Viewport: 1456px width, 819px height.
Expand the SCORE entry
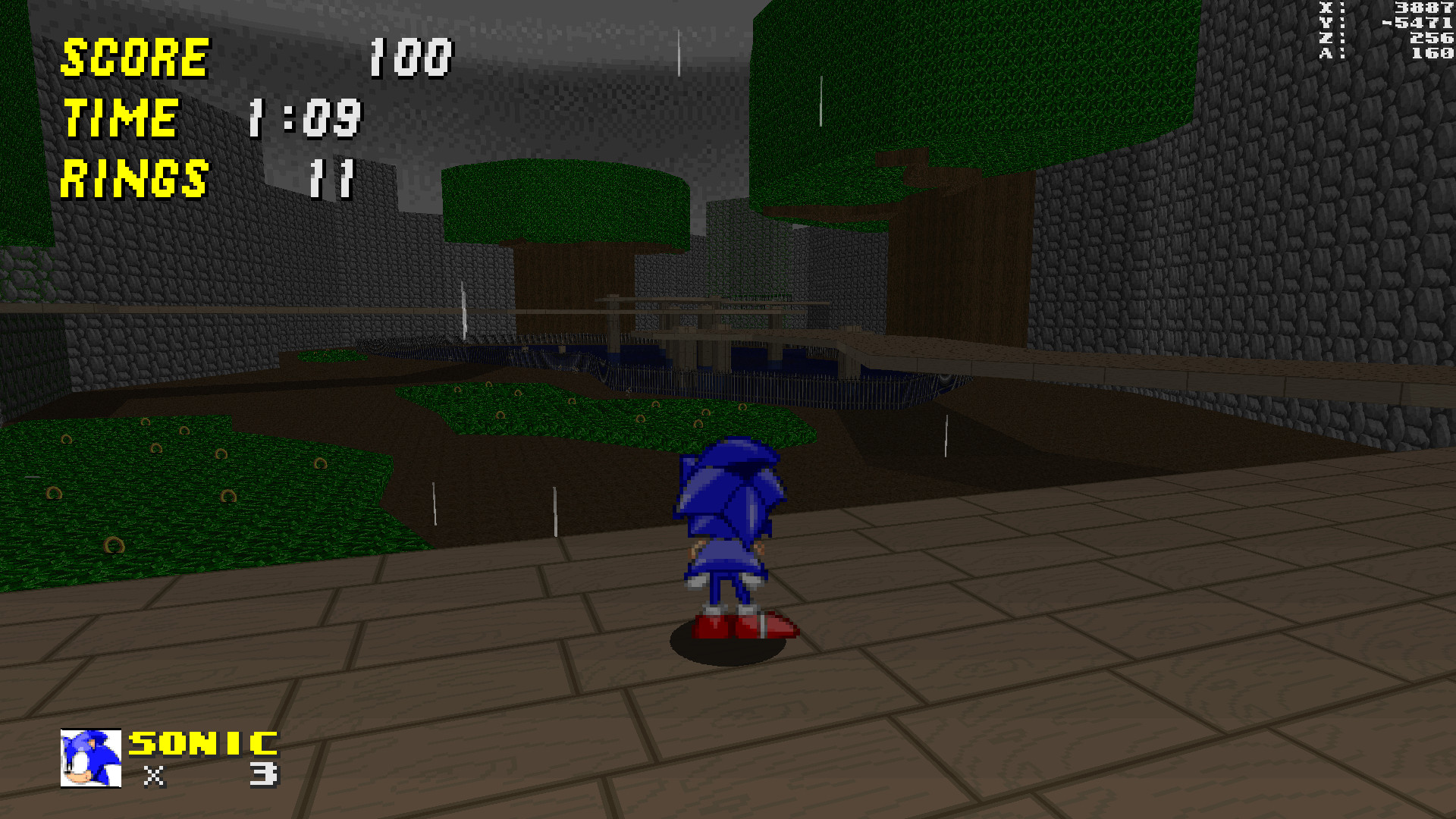[x=136, y=57]
